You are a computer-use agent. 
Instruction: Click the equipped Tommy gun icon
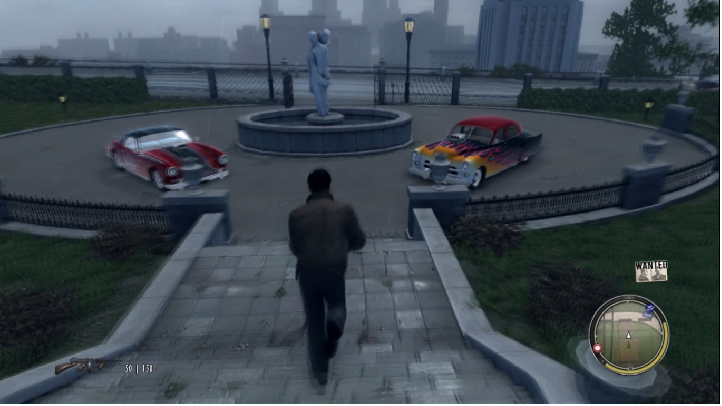click(84, 366)
